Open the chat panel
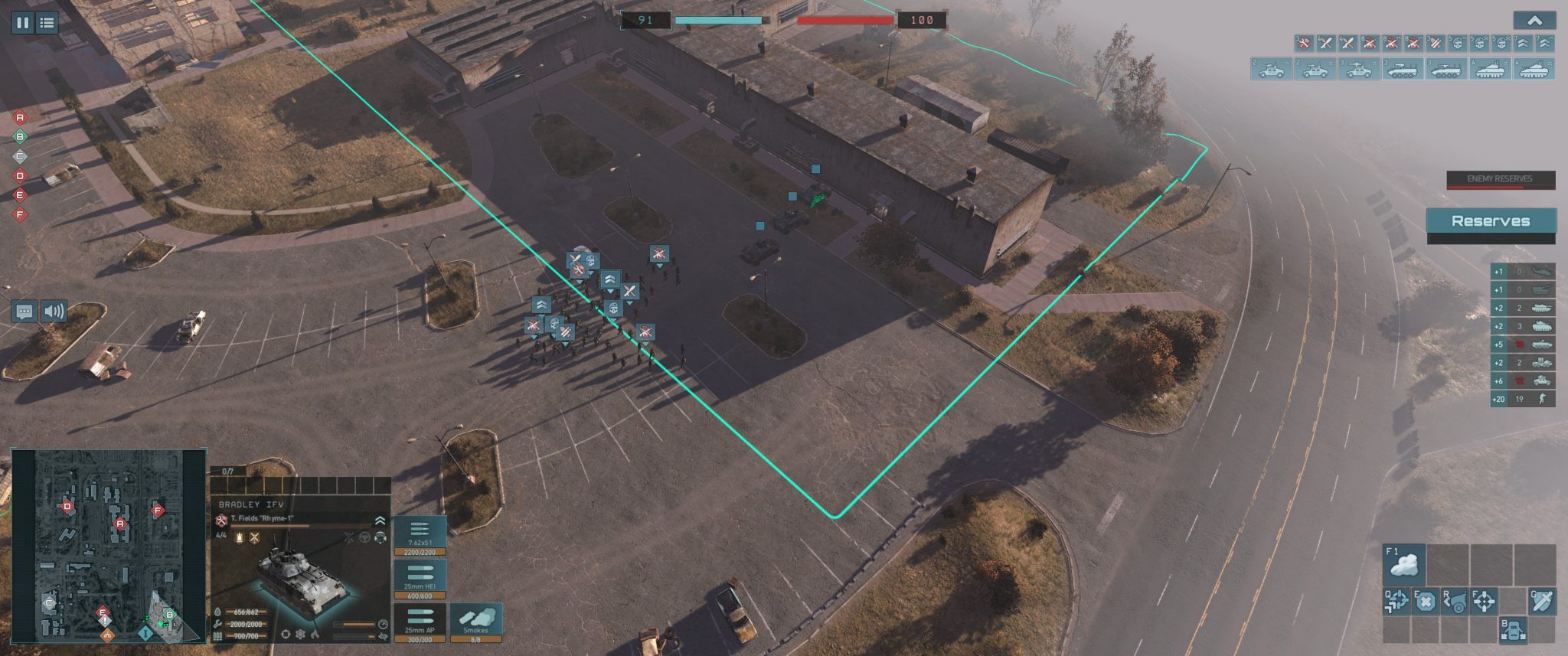Screen dimensions: 1568x656 tap(24, 312)
